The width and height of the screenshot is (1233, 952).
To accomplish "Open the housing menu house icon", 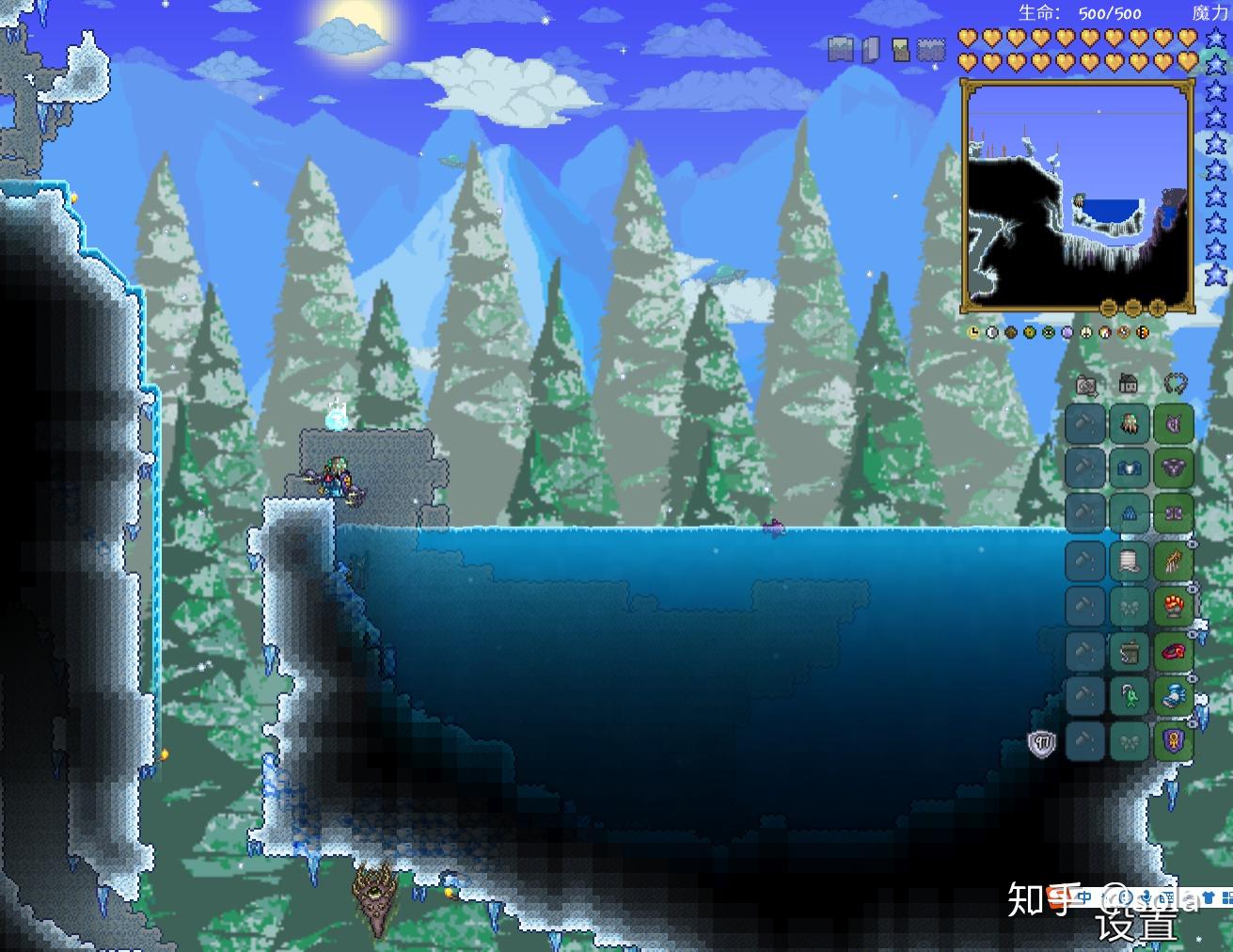I will pos(1129,384).
